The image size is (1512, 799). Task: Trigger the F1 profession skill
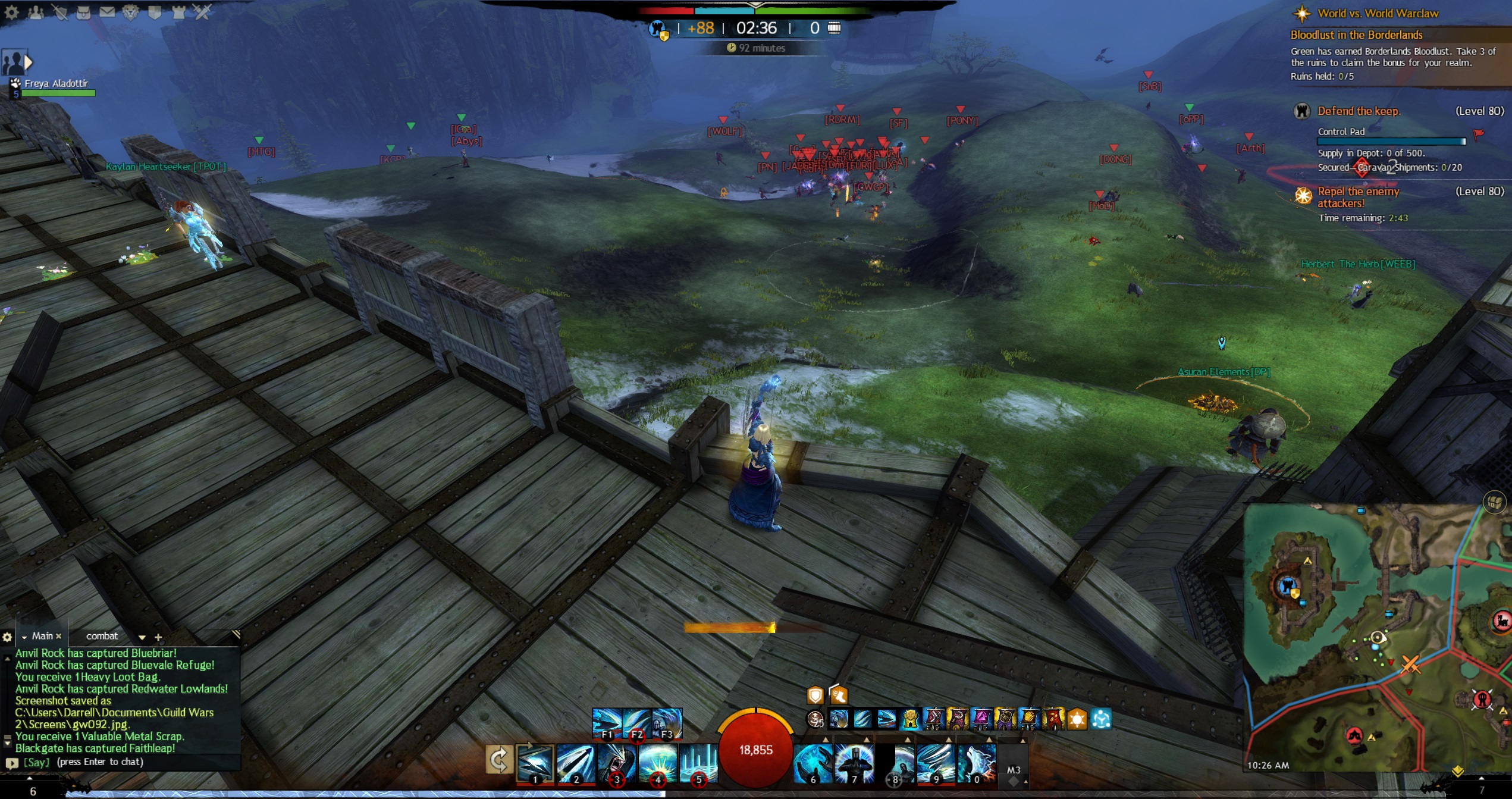(607, 723)
